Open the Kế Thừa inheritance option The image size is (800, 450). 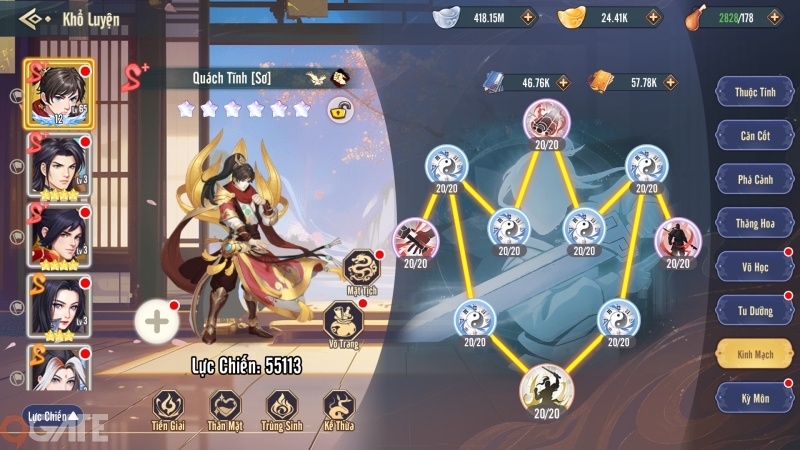pyautogui.click(x=339, y=407)
